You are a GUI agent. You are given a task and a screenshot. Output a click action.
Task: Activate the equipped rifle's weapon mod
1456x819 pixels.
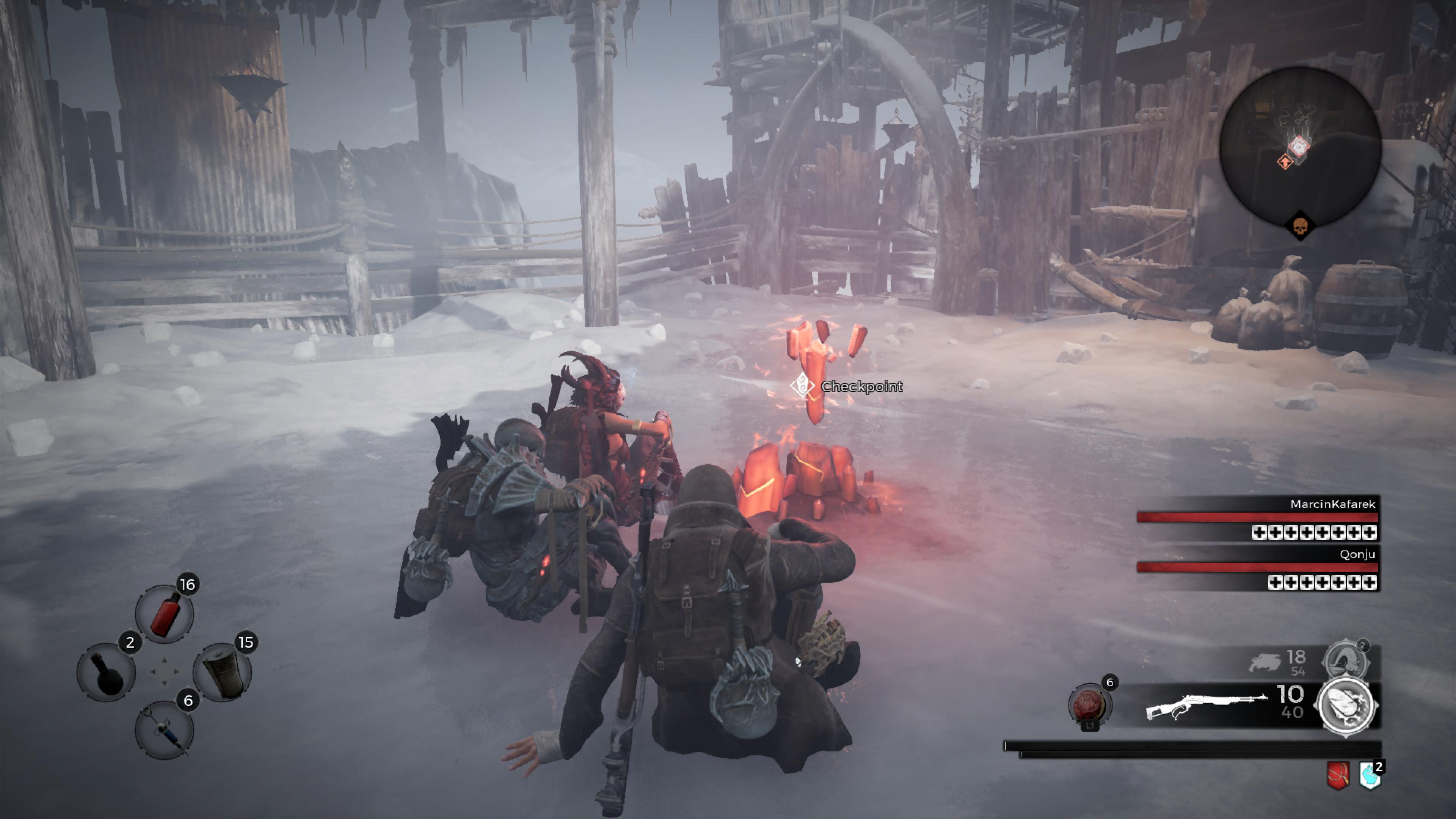1346,706
